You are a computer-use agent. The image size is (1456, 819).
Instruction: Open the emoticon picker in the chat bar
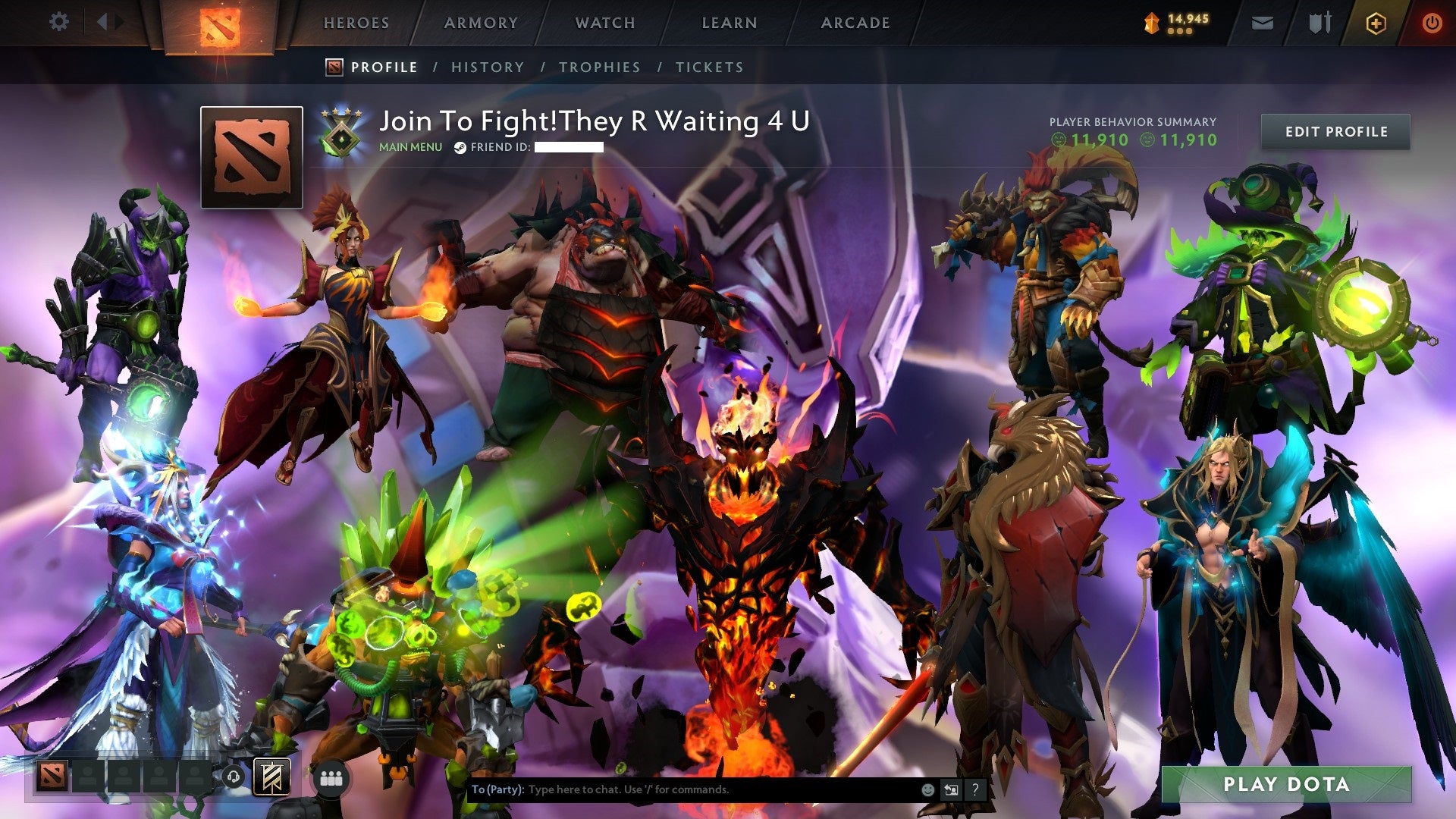point(927,789)
